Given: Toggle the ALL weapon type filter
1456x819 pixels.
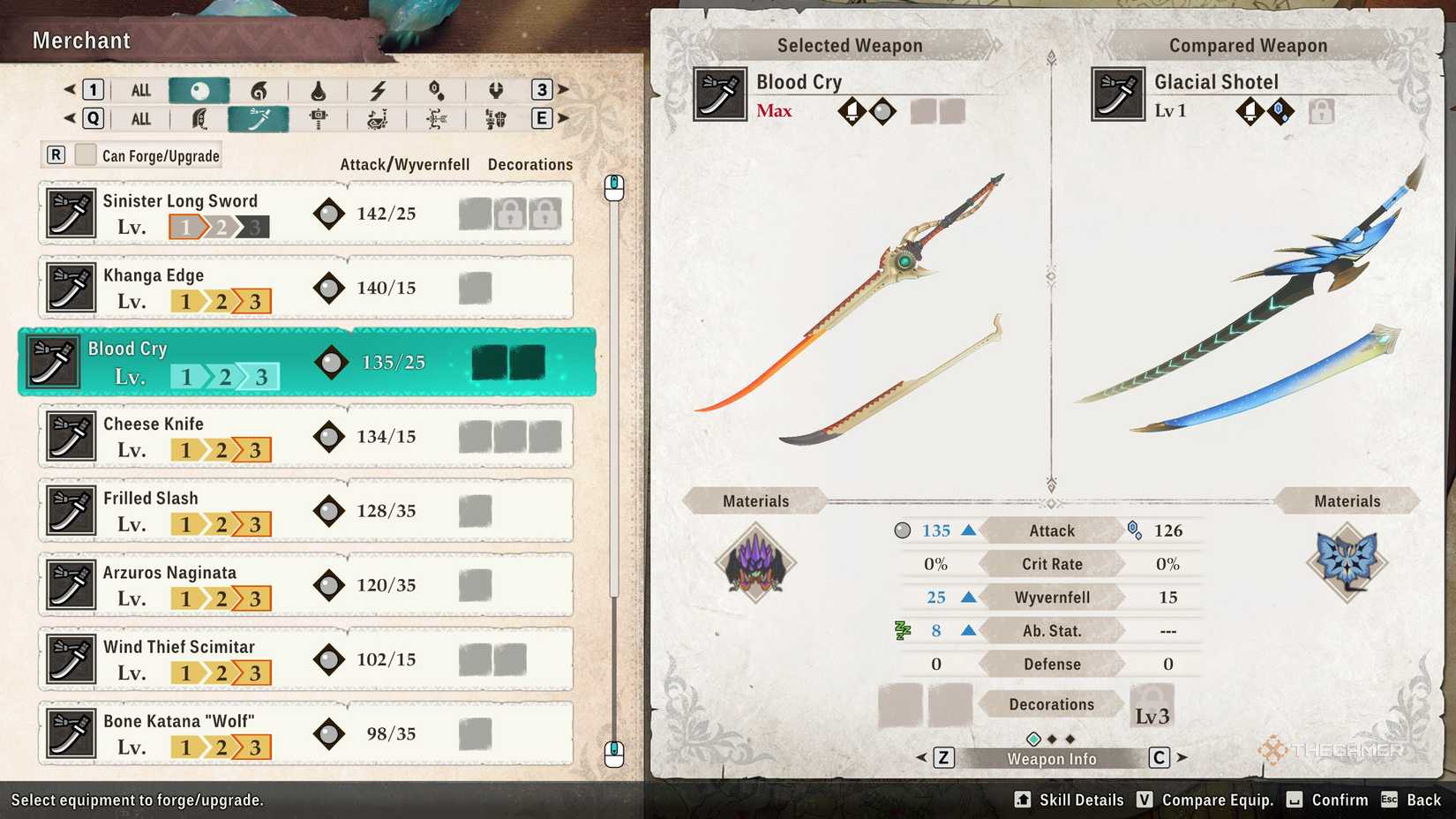Looking at the screenshot, I should click(139, 118).
